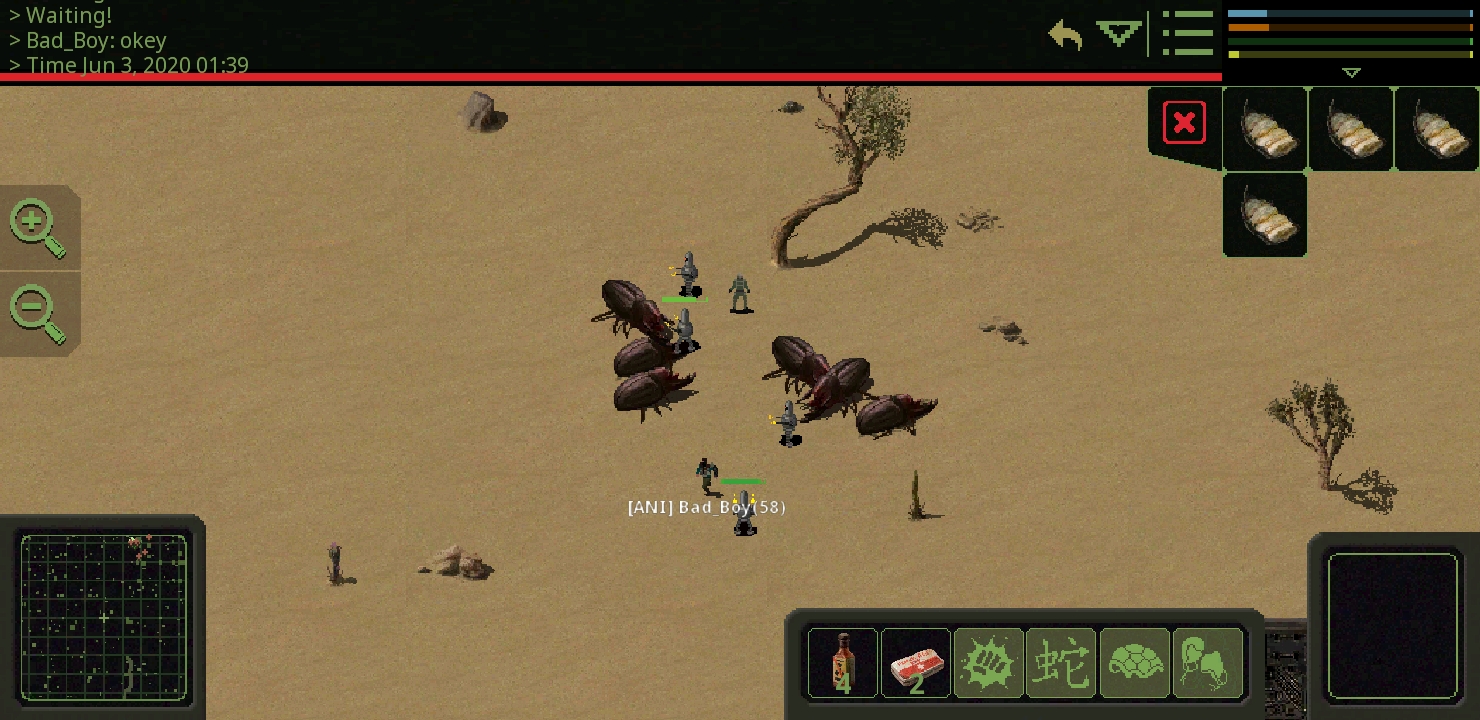Viewport: 1480px width, 720px height.
Task: Open the chat log list icon
Action: click(1188, 33)
